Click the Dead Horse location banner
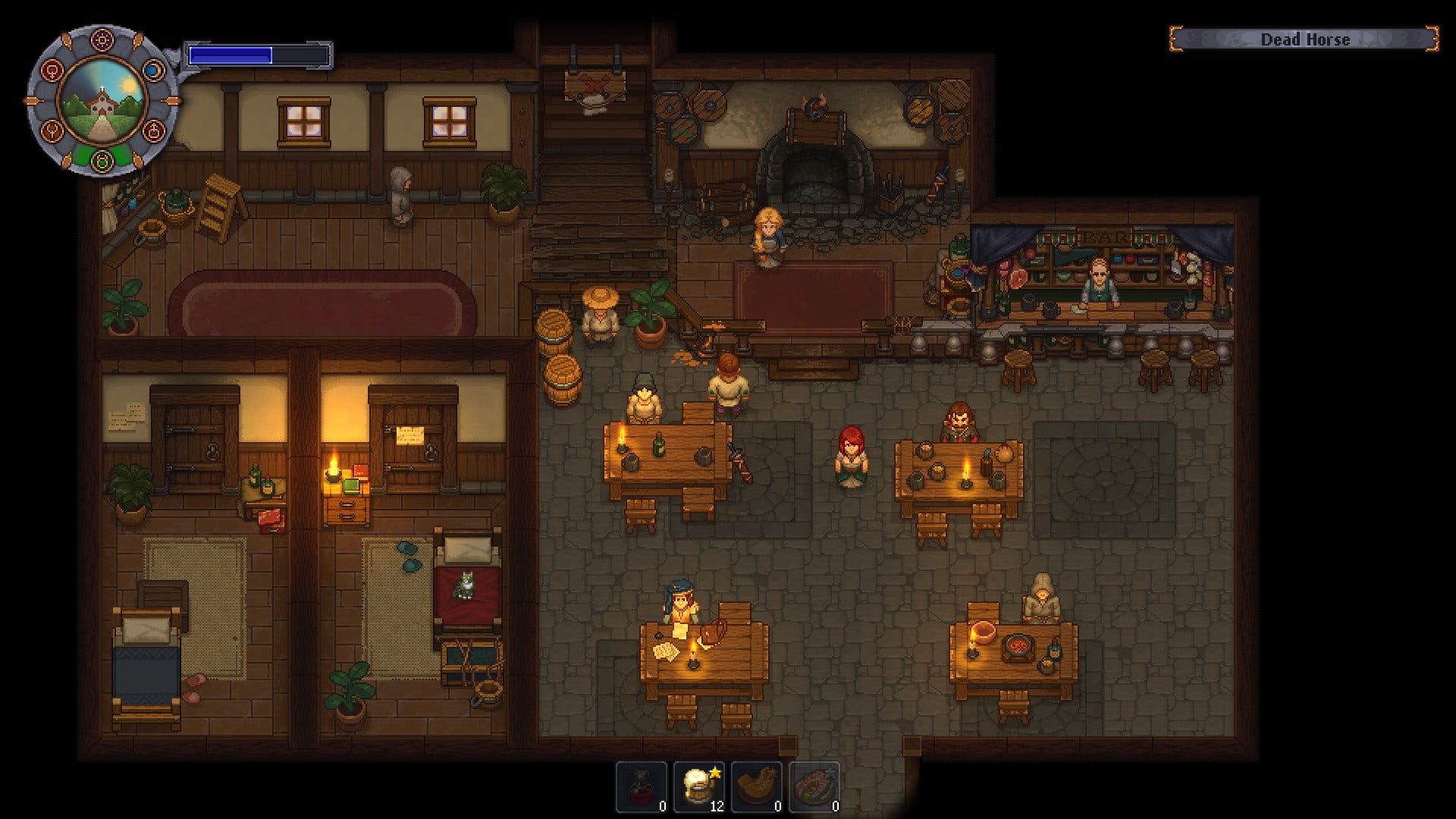Image resolution: width=1456 pixels, height=819 pixels. click(x=1304, y=39)
